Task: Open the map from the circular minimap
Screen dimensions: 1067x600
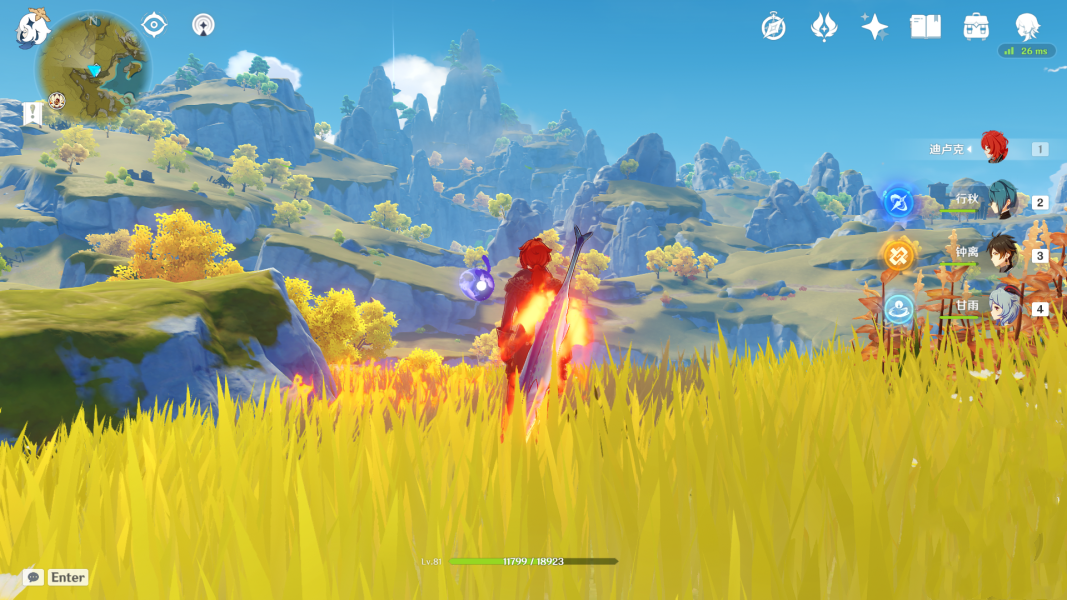Action: pyautogui.click(x=92, y=68)
